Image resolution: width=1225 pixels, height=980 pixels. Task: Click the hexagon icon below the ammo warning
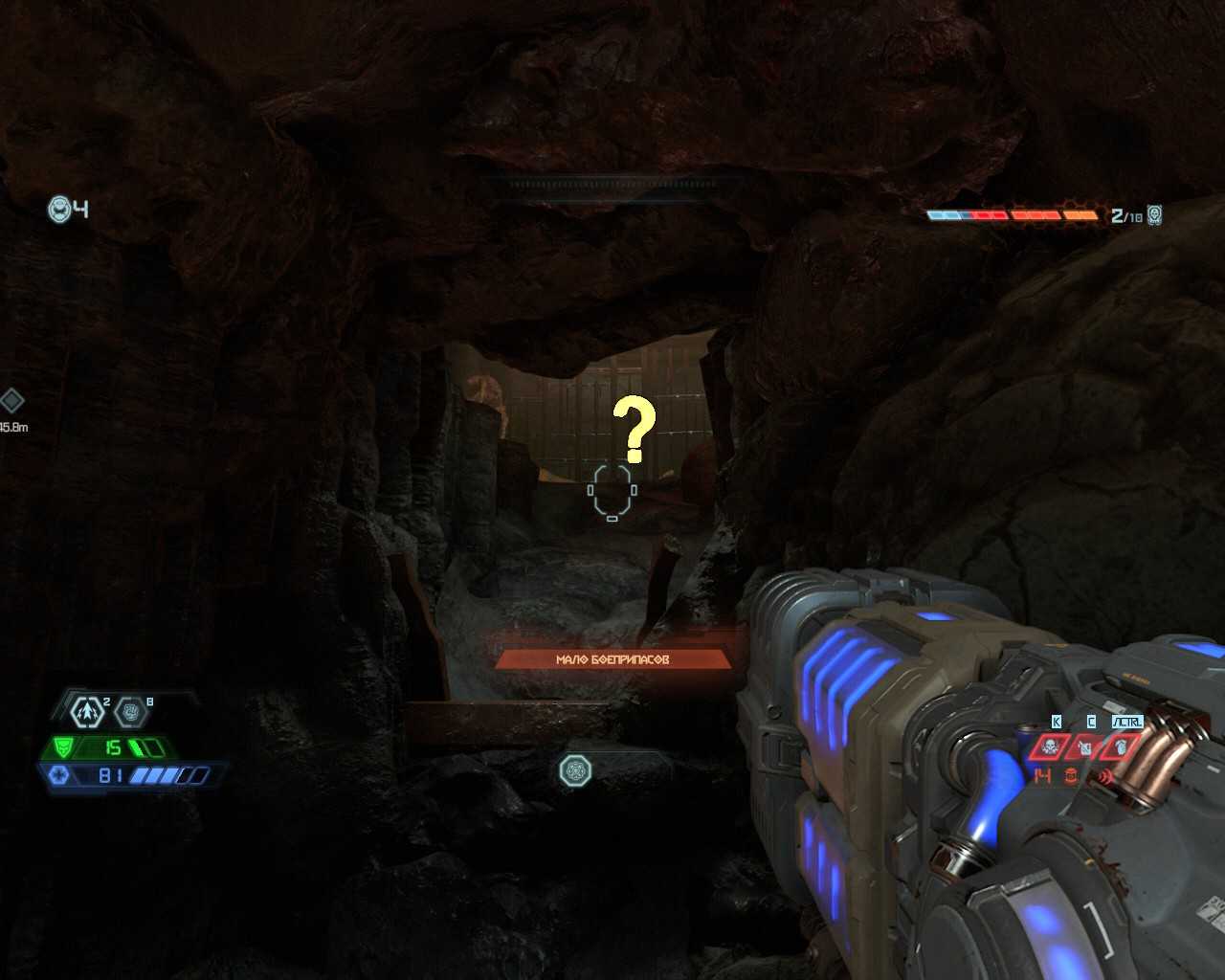(575, 770)
